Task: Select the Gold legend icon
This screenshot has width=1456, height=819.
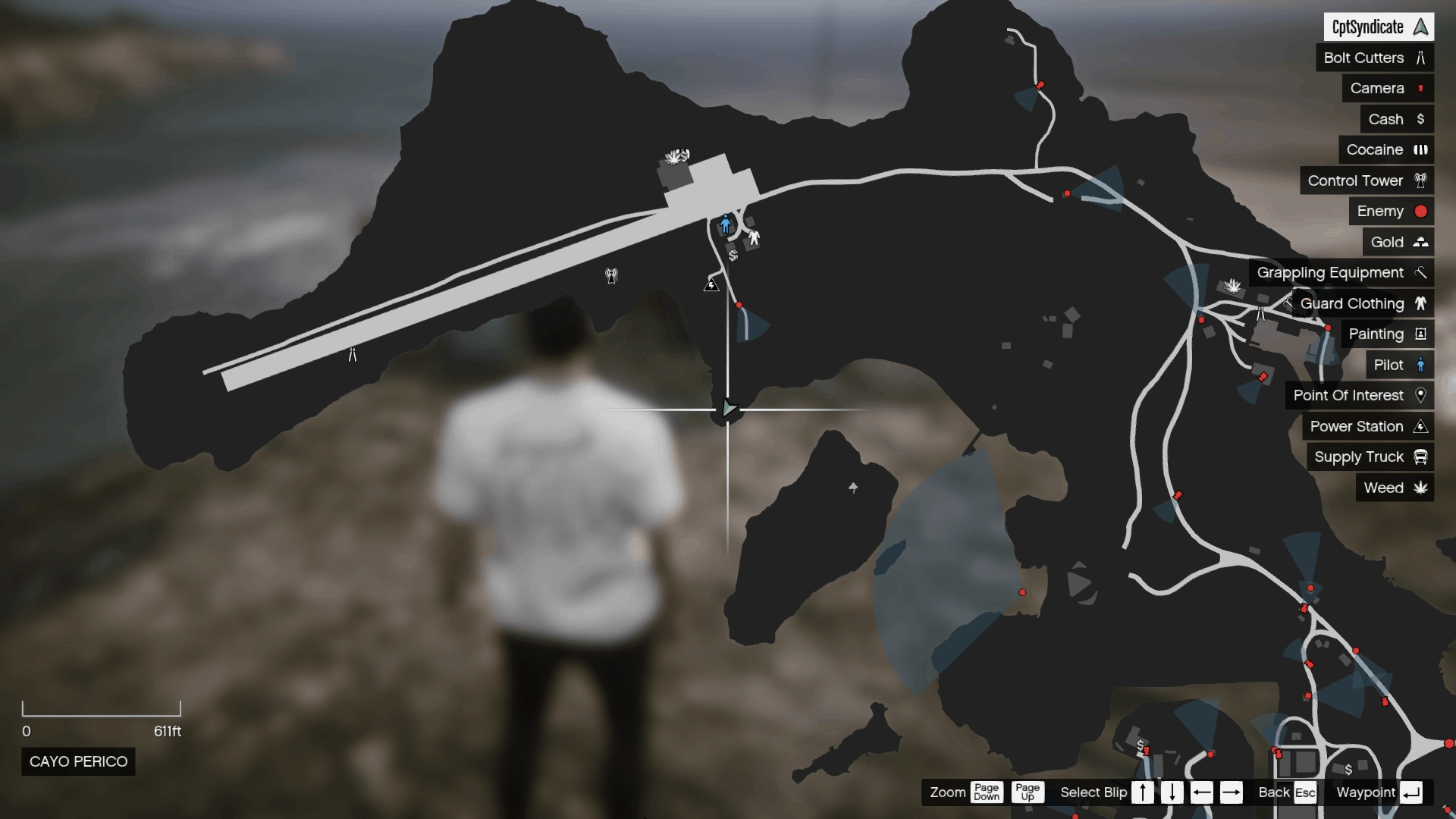Action: click(x=1421, y=242)
